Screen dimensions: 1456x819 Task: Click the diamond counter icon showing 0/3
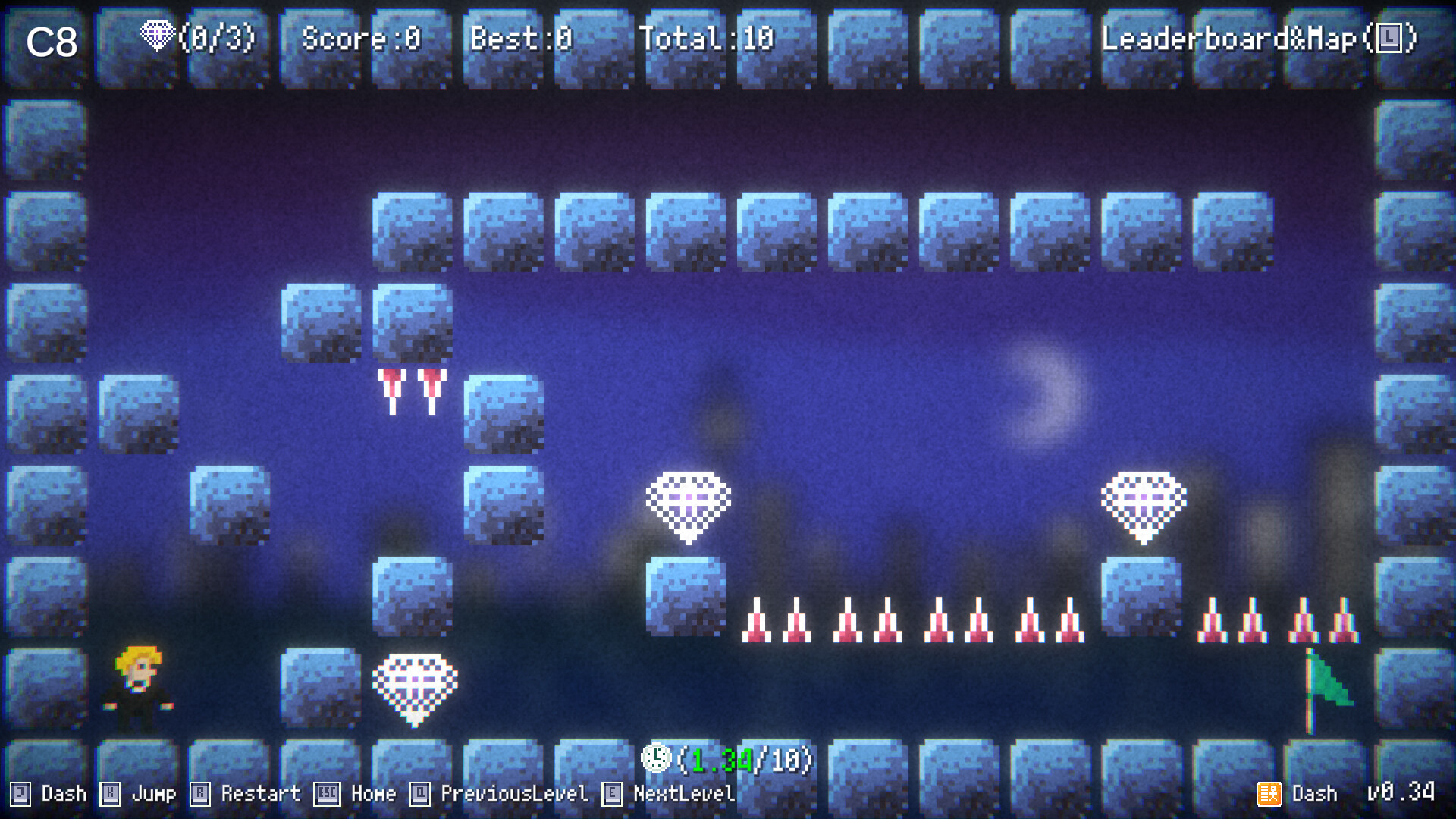(158, 36)
